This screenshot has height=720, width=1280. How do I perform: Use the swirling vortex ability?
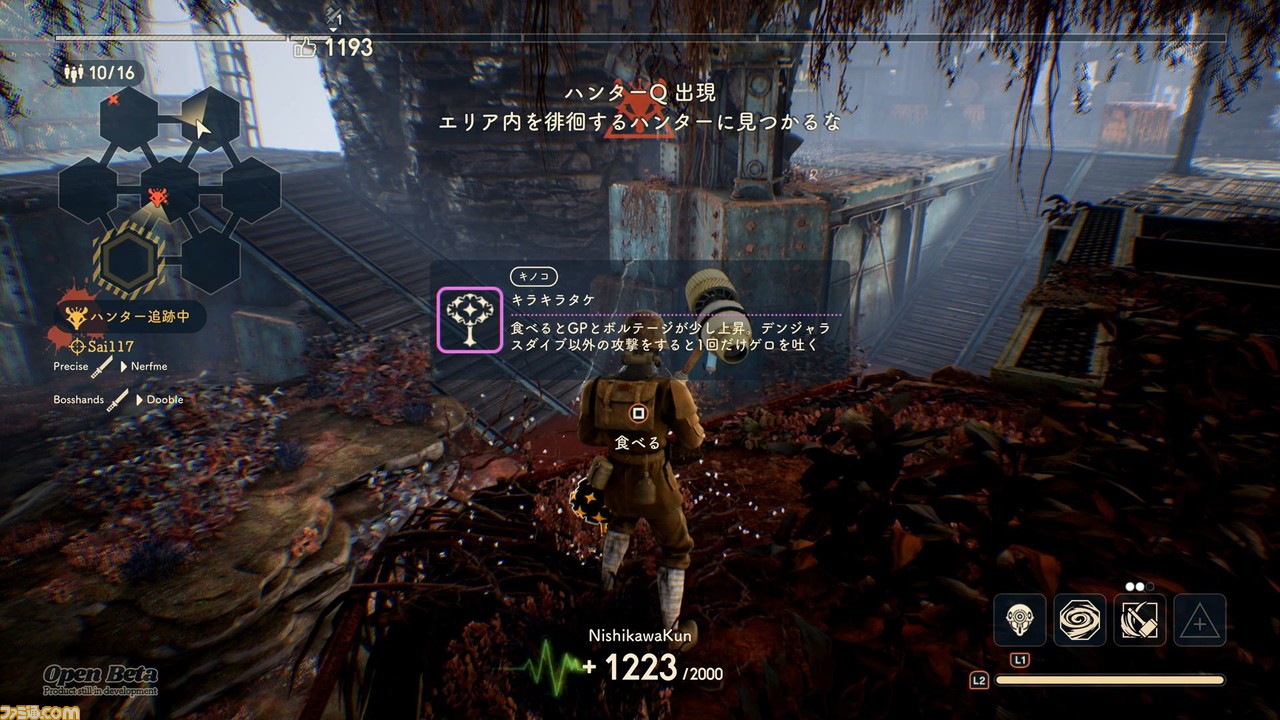pos(1080,620)
